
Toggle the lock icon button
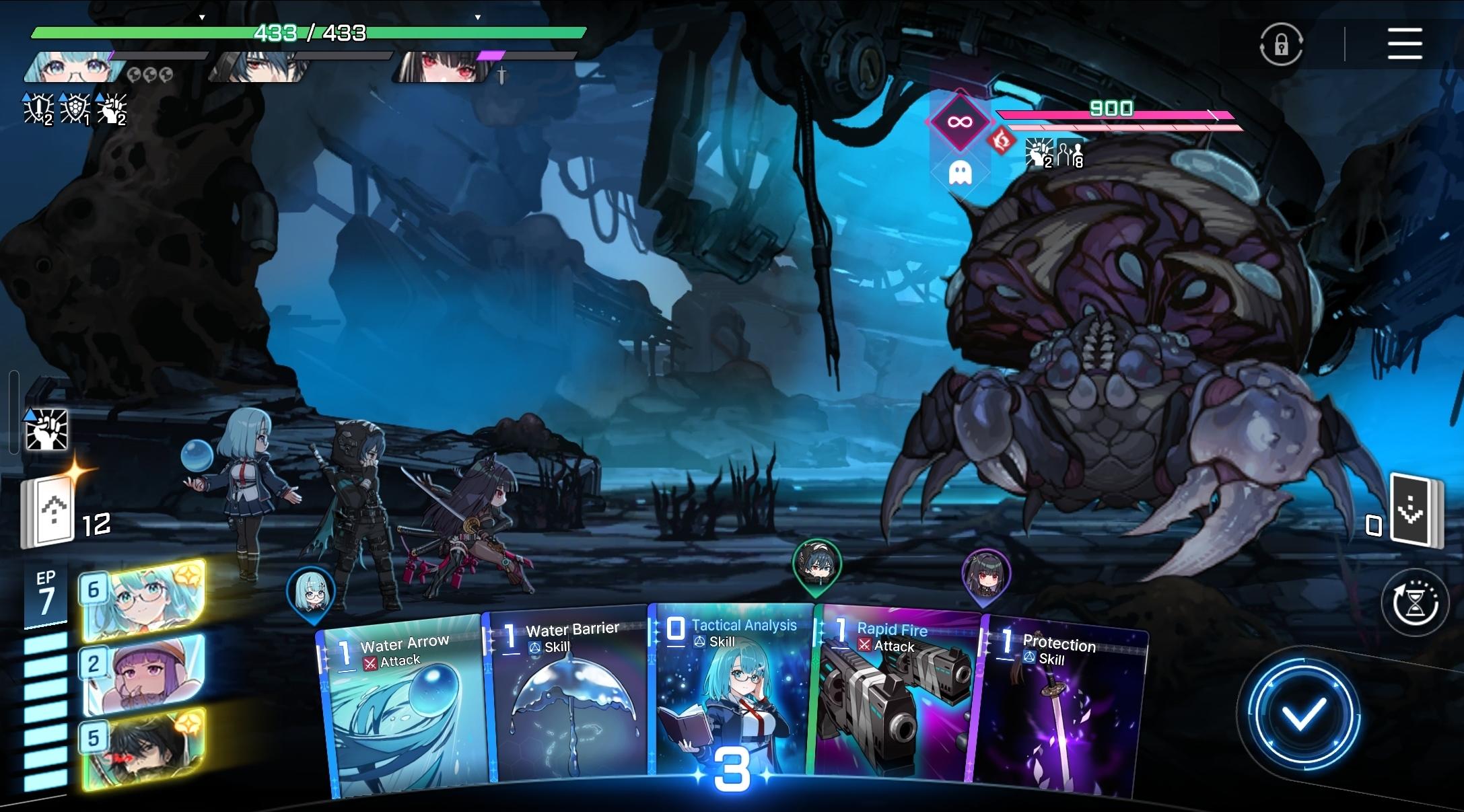(x=1281, y=44)
